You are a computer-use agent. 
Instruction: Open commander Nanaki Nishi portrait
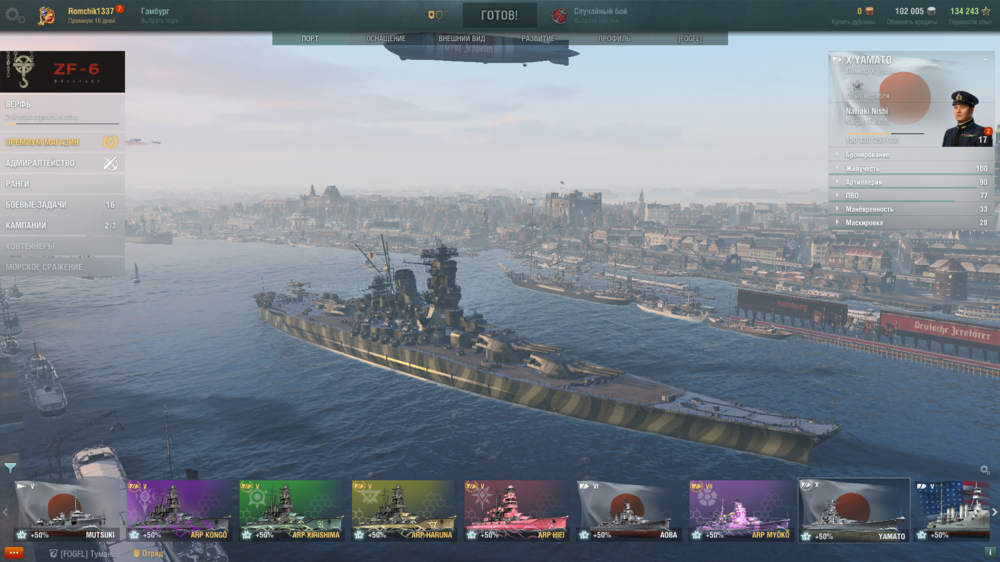966,118
